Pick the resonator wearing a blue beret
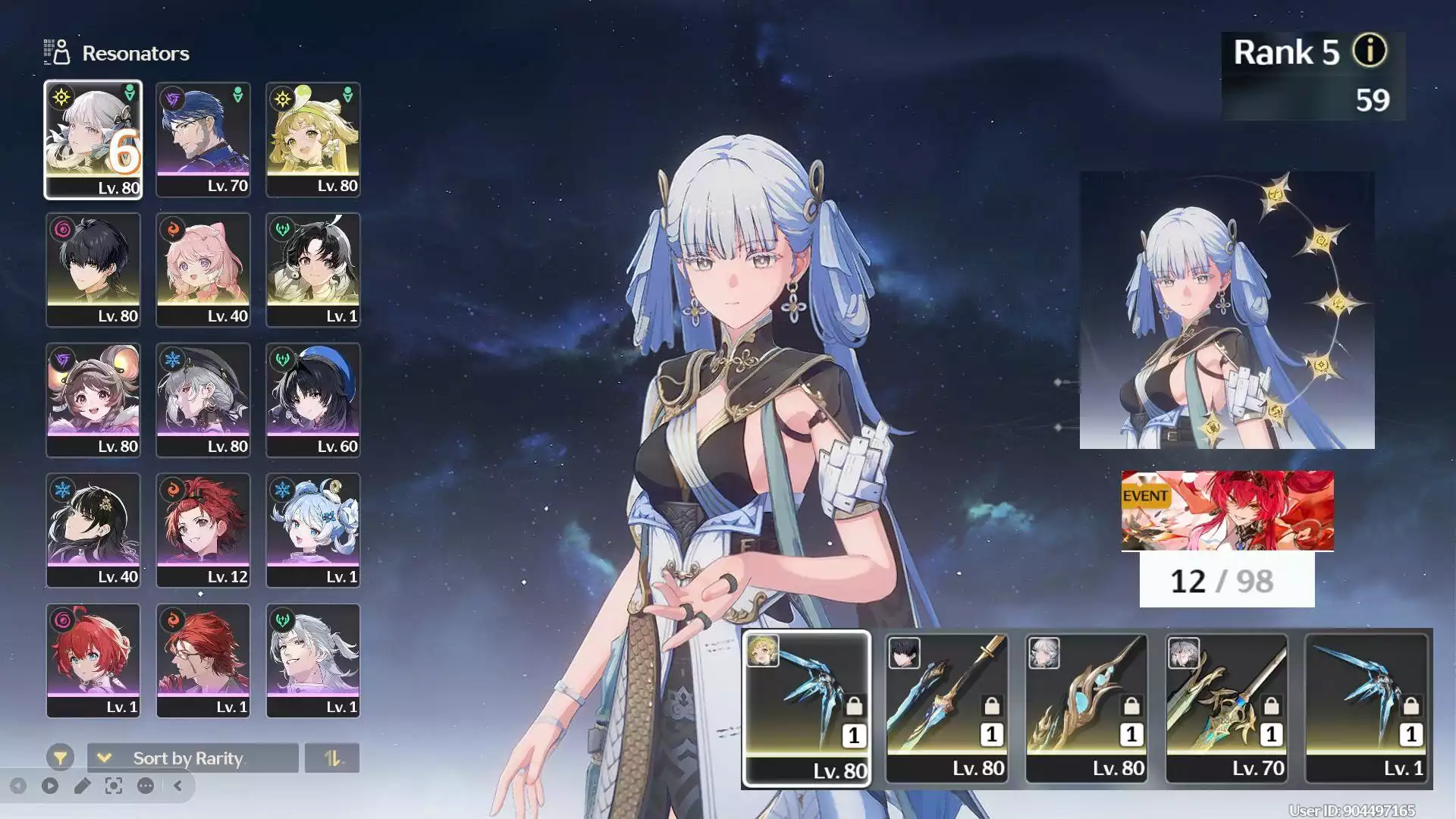 (312, 400)
